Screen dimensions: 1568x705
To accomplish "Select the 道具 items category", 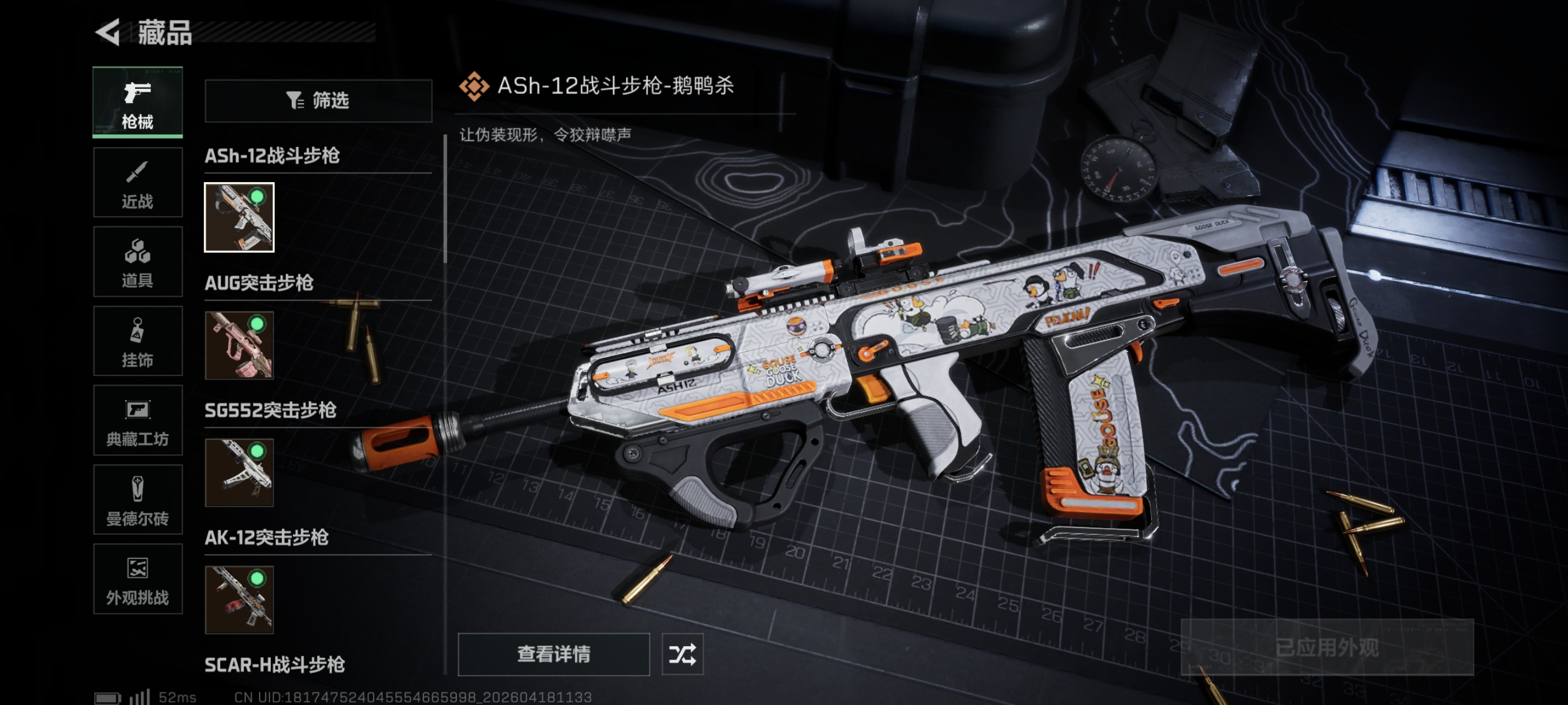I will [x=137, y=262].
